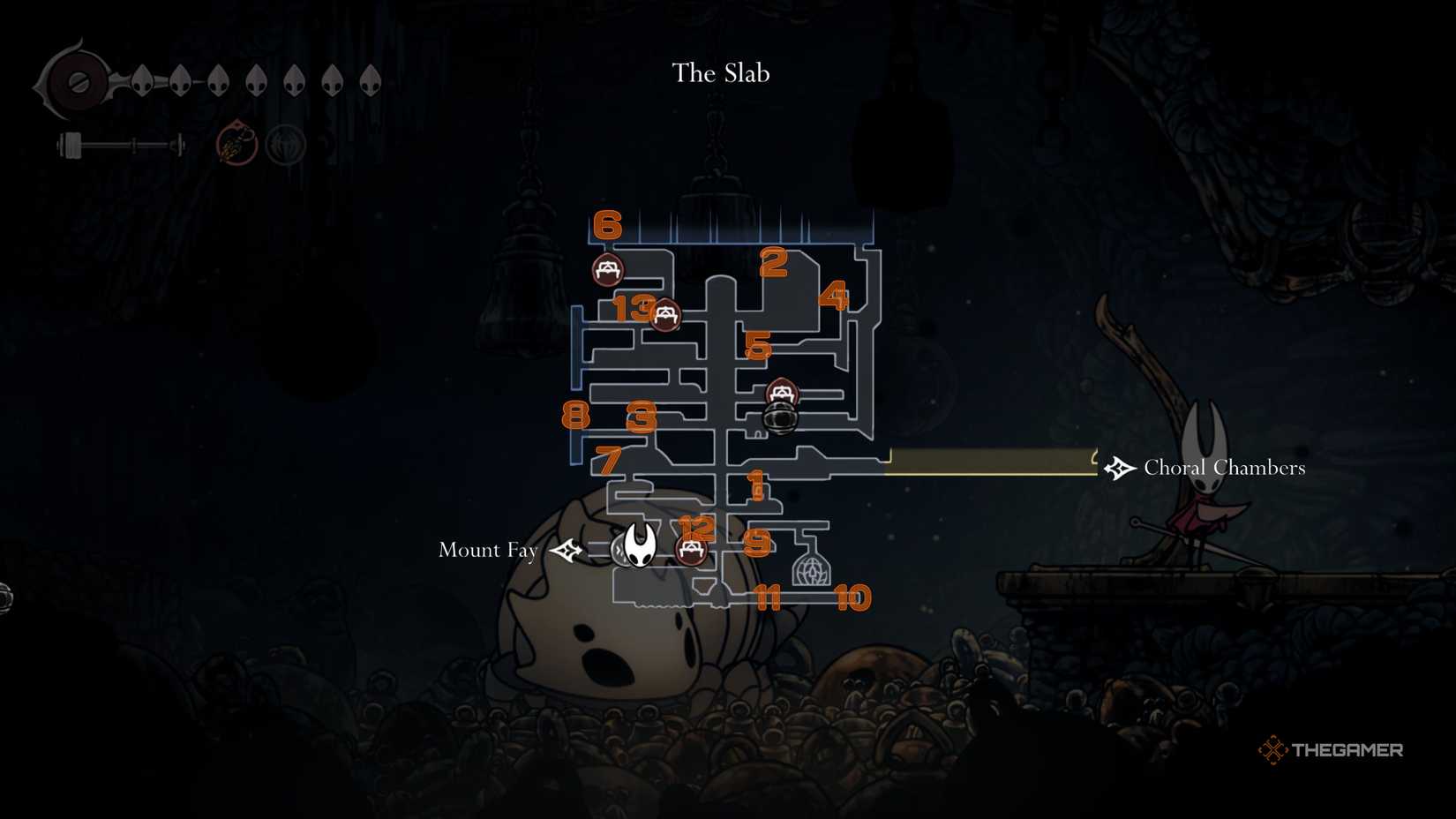Click the Choral Chambers label text

pos(1225,468)
